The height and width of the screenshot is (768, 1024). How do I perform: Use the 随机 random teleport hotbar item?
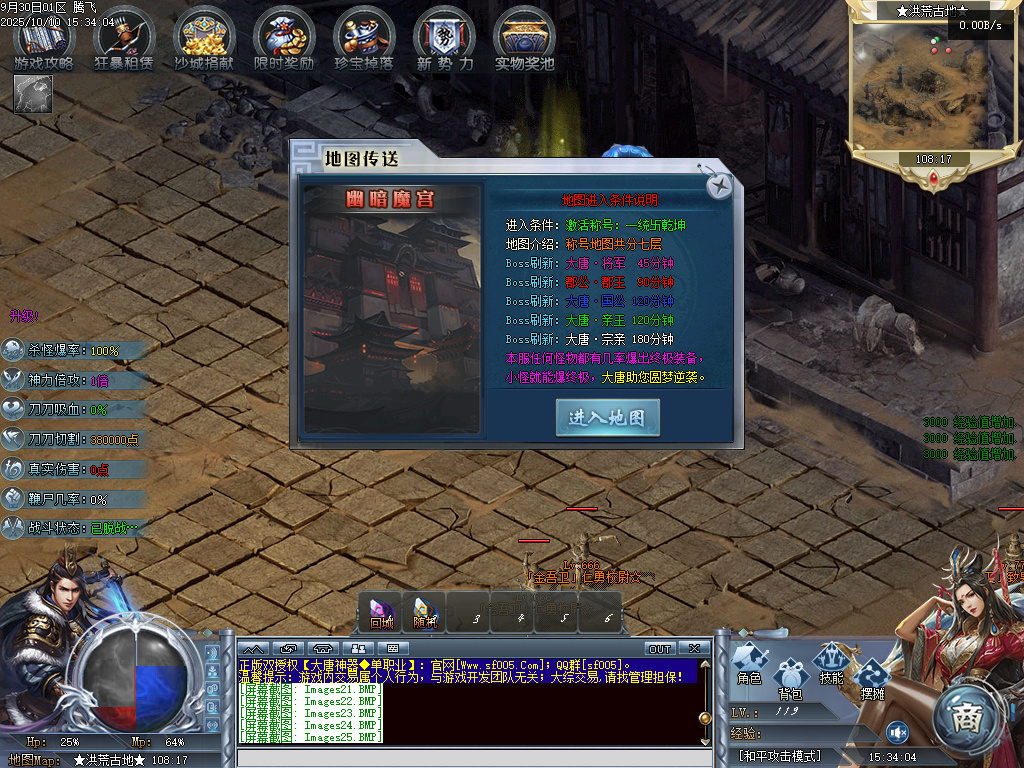click(426, 613)
